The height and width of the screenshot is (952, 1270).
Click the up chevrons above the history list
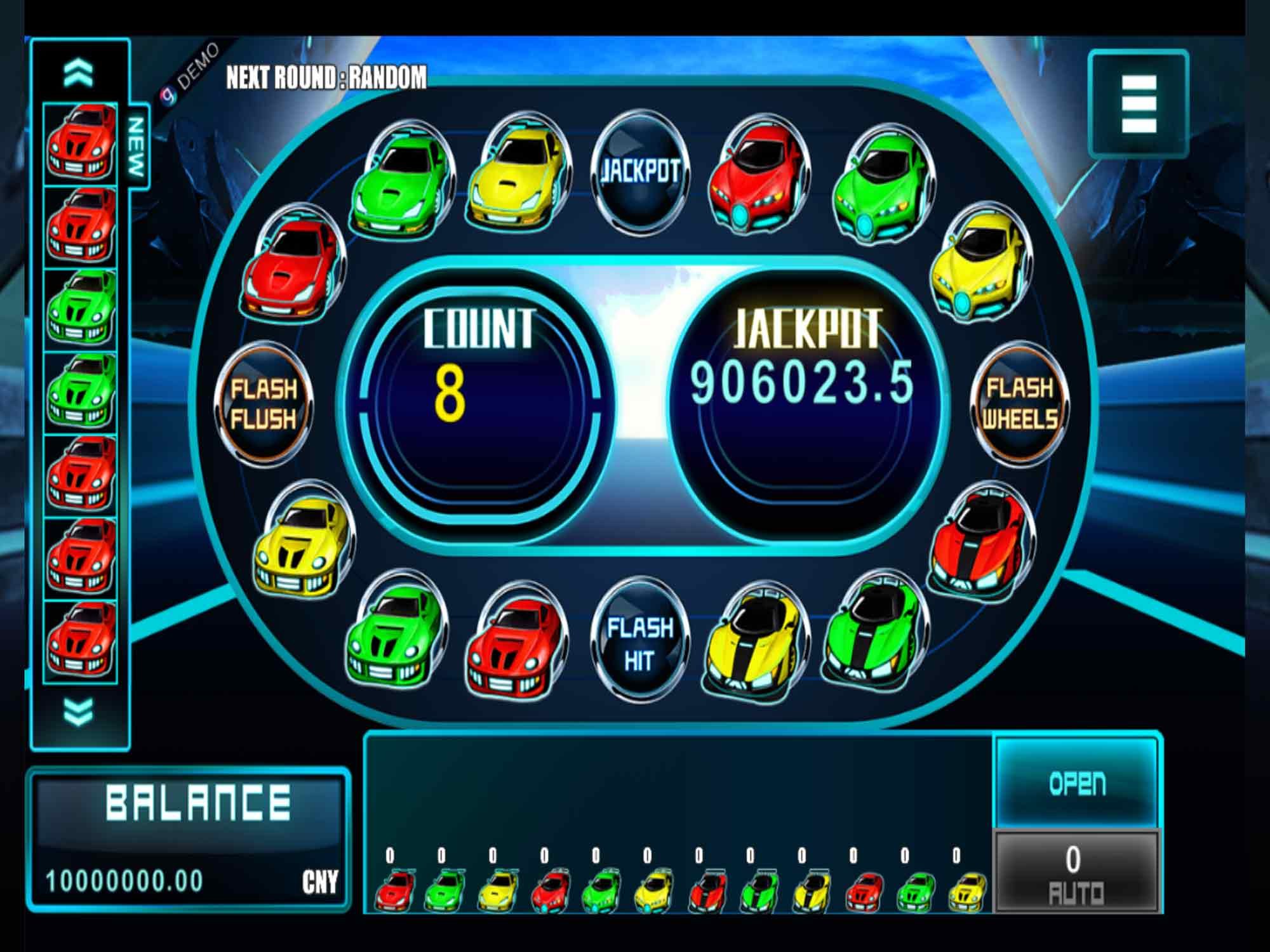click(79, 74)
